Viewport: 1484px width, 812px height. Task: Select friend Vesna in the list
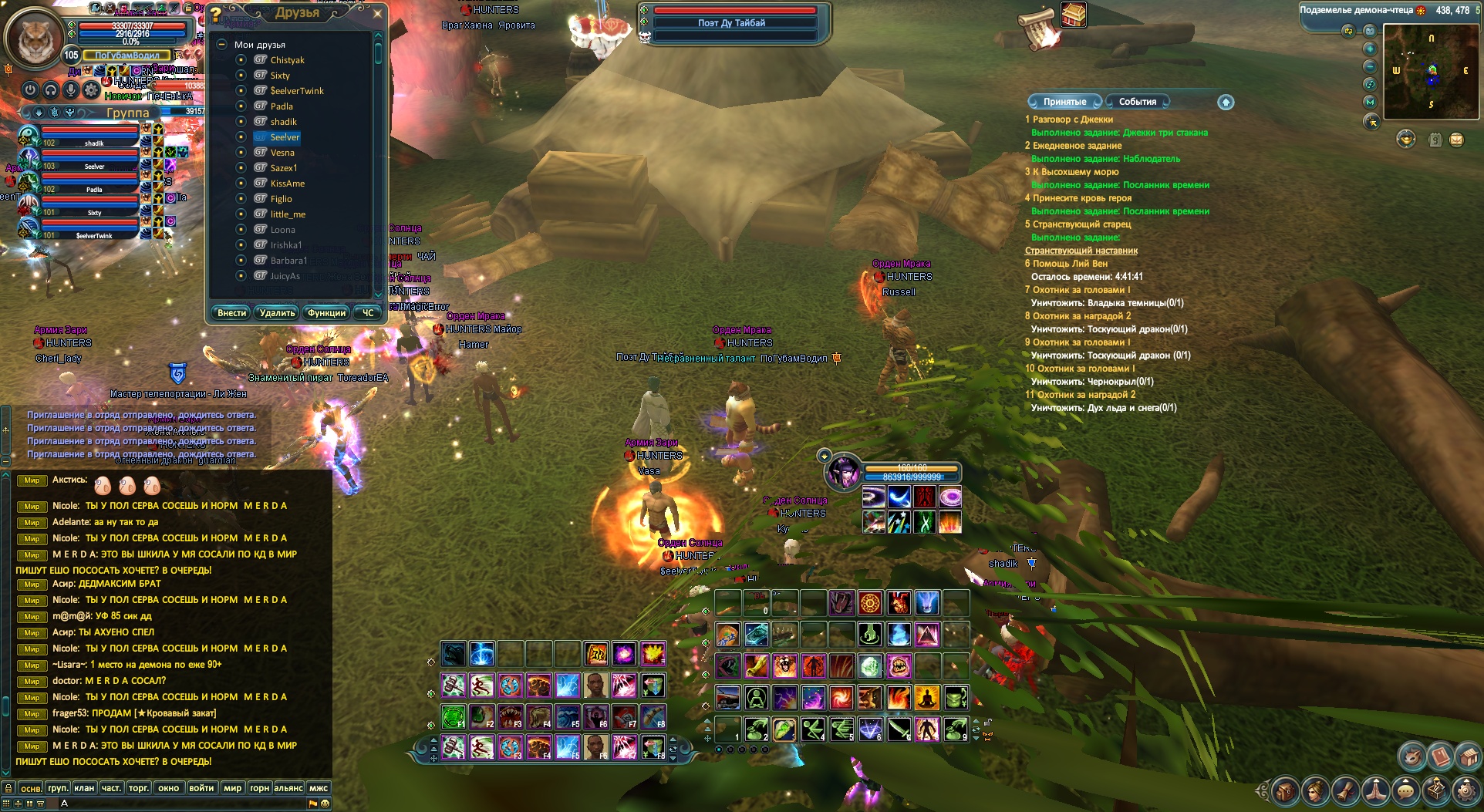pos(282,153)
